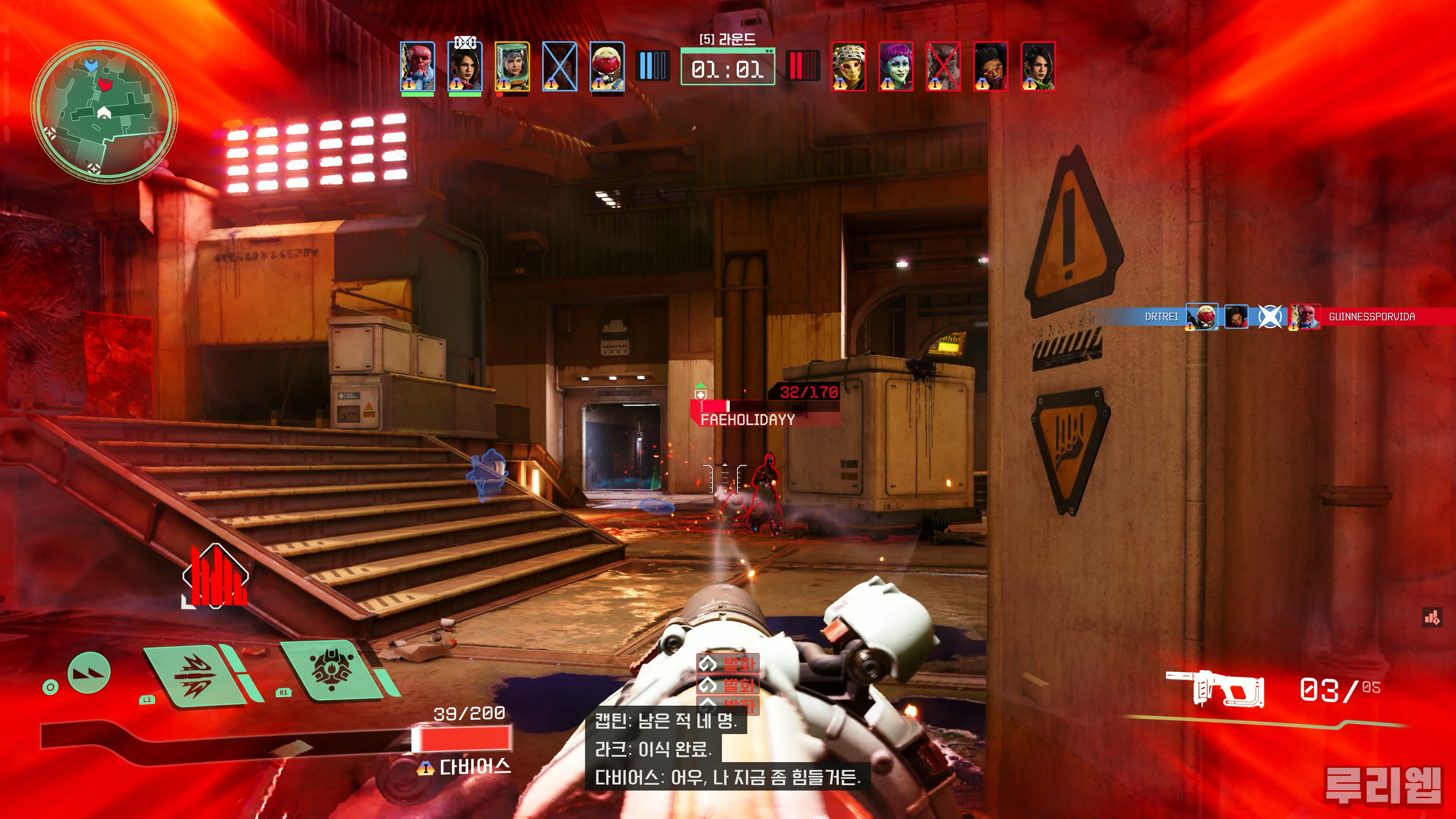The height and width of the screenshot is (819, 1456).
Task: Click the blue team round-wins indicator
Action: (x=653, y=66)
